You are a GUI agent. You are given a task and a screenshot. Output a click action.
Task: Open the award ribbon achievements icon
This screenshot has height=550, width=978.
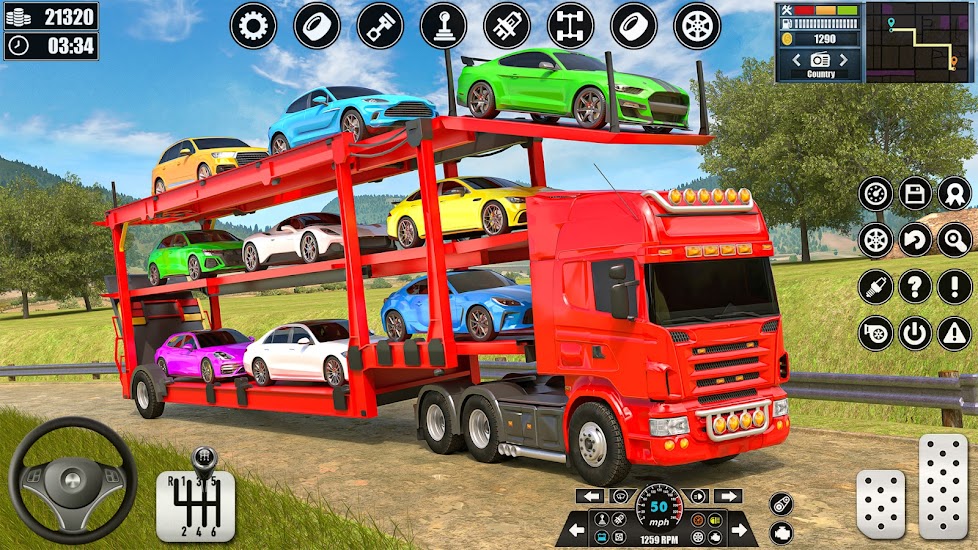click(955, 194)
